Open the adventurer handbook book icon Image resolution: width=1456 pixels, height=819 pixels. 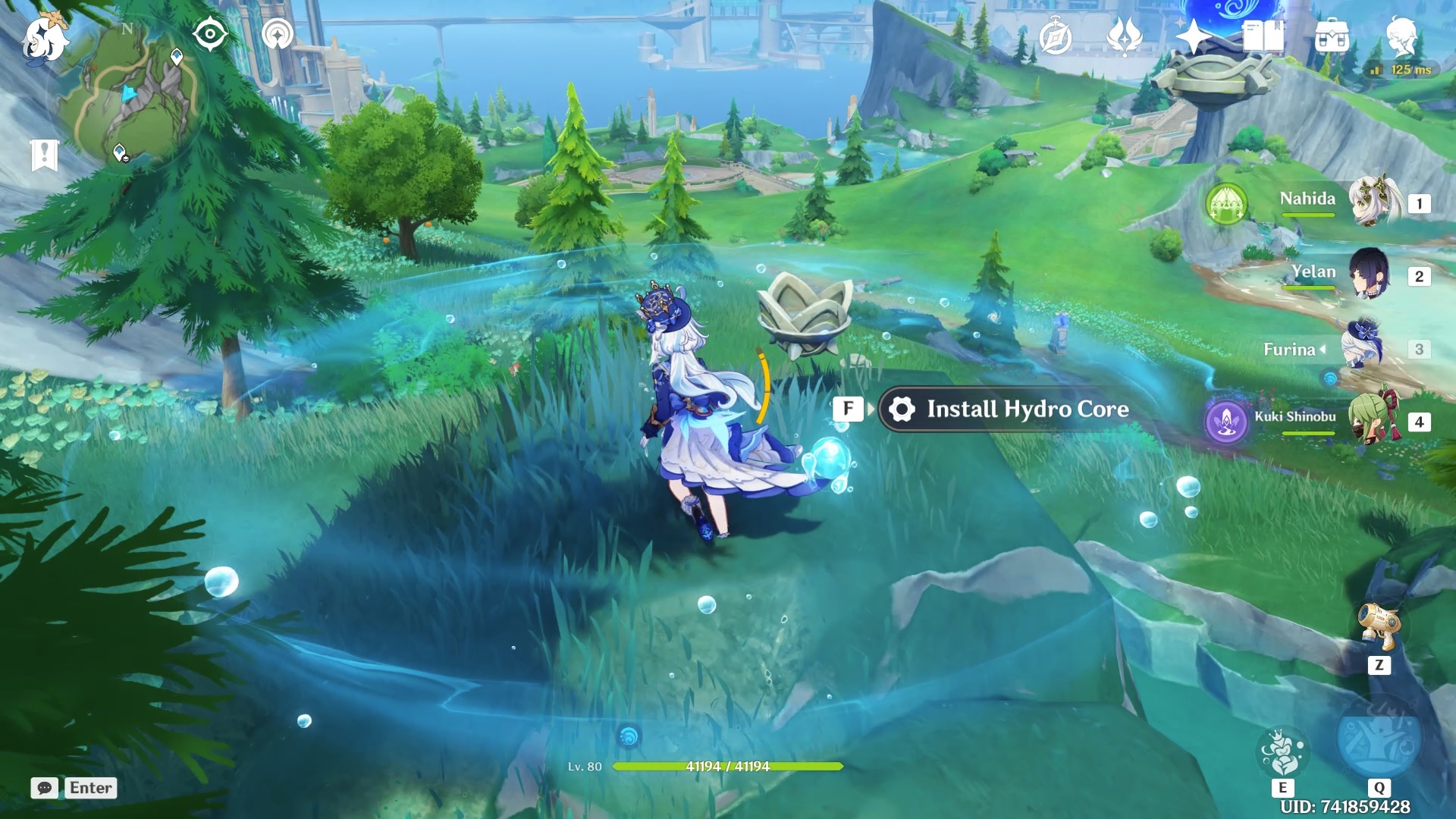1263,36
